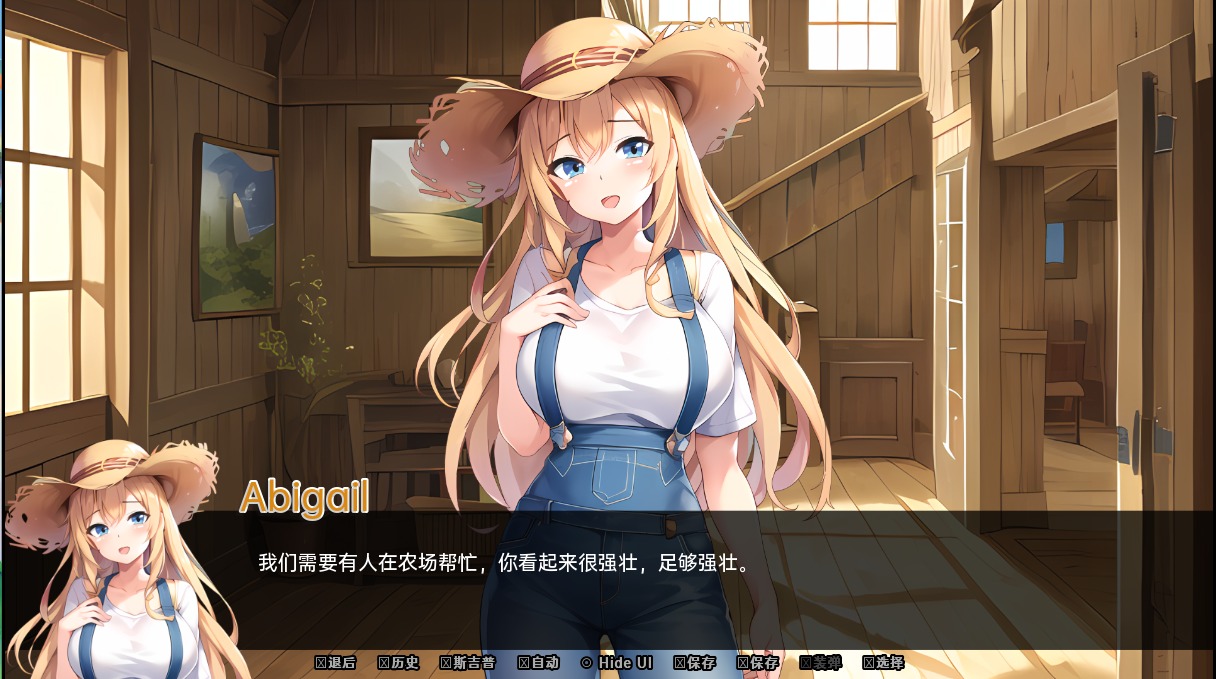Viewport: 1216px width, 679px height.
Task: Hide the interface with Hide UI
Action: 617,663
